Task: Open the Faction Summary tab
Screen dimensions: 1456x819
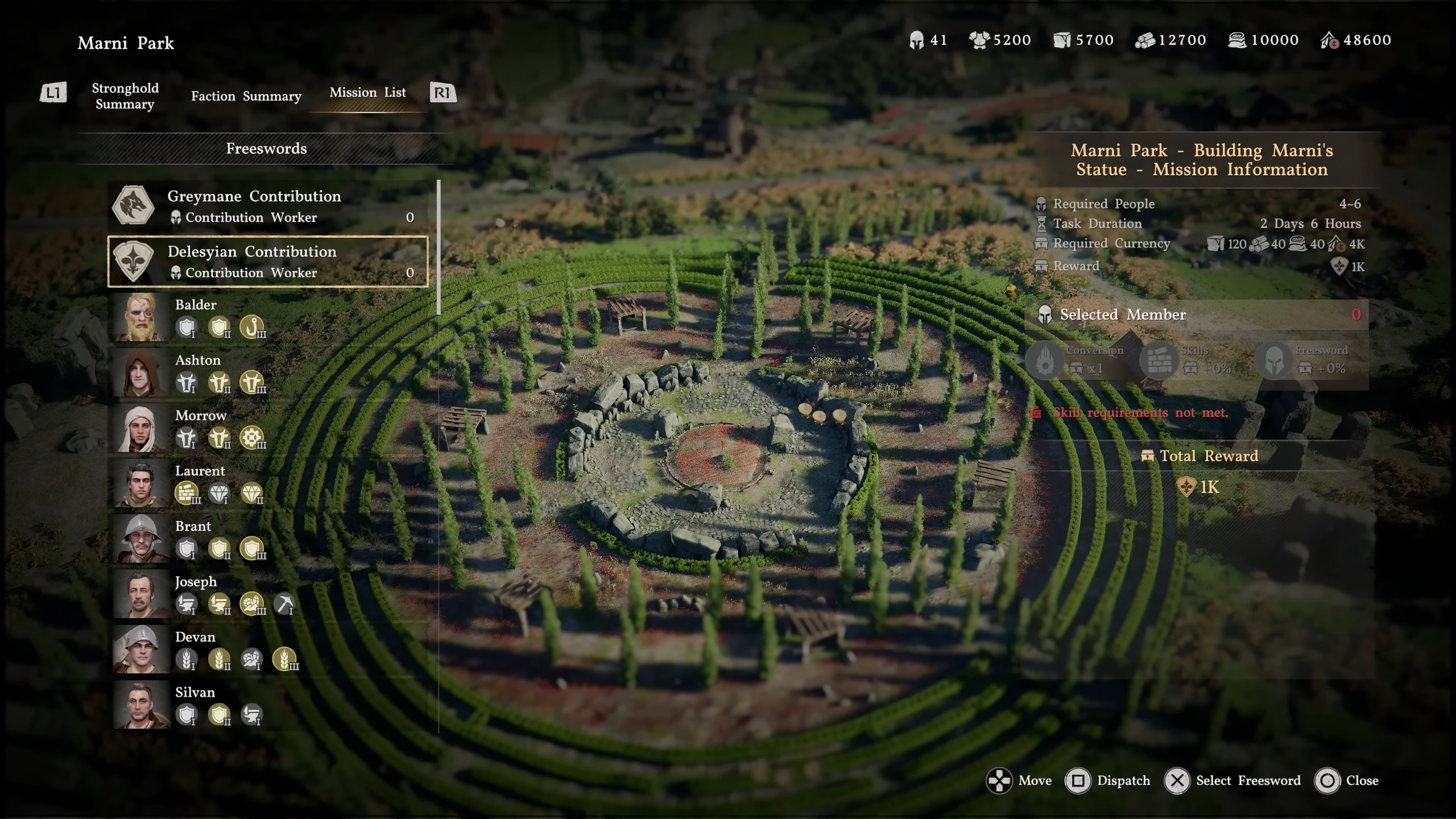Action: click(x=246, y=96)
